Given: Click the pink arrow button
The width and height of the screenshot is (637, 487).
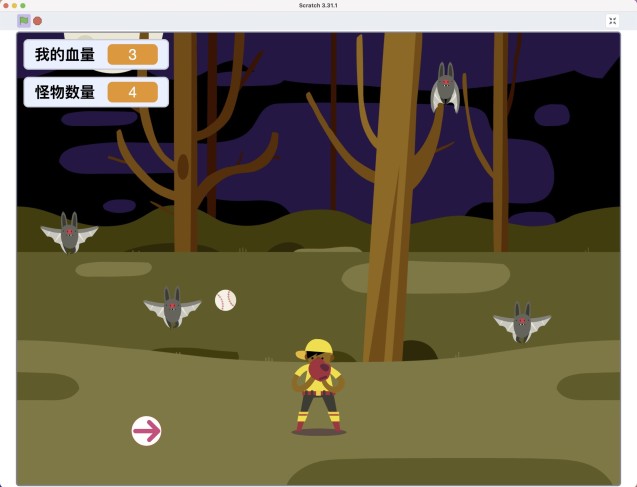Looking at the screenshot, I should pos(147,431).
